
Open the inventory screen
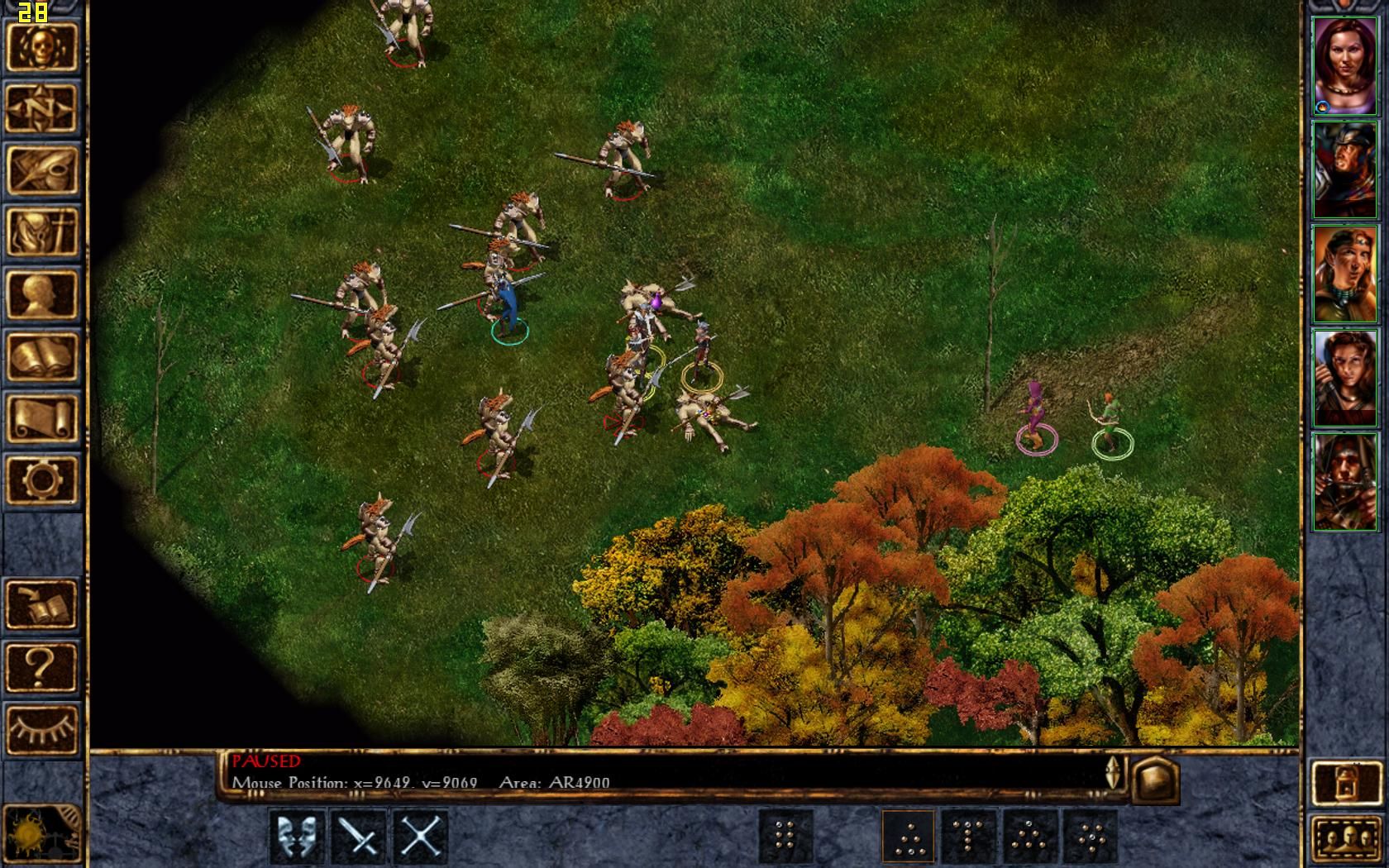pos(41,233)
